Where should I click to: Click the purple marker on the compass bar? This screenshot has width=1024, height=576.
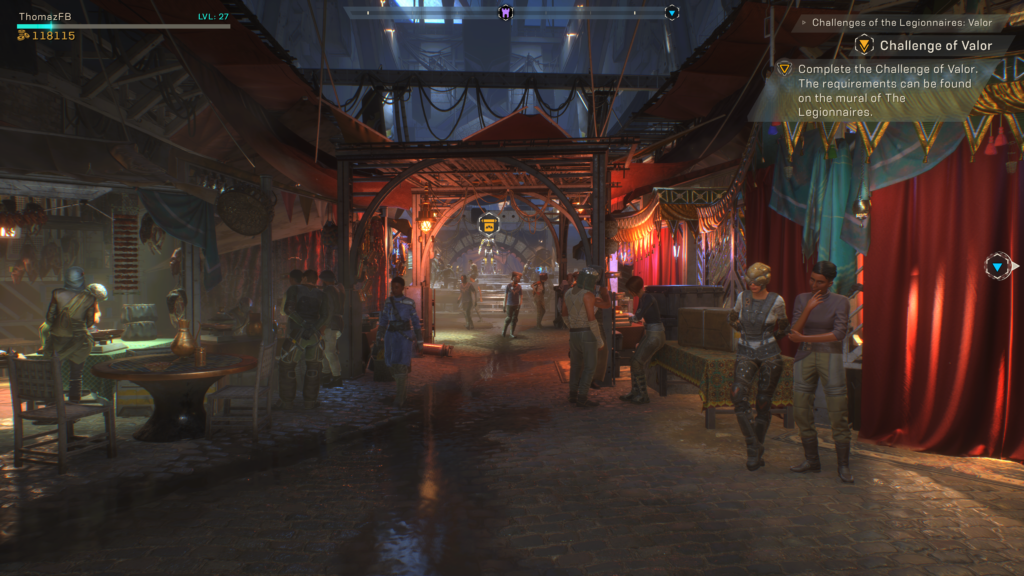pos(505,12)
